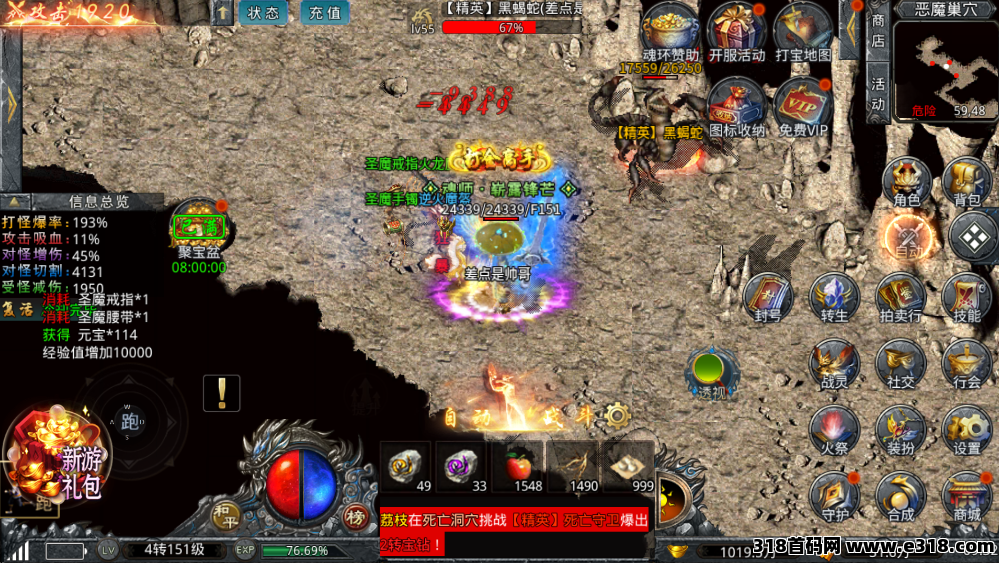This screenshot has height=563, width=999.
Task: Open the 商城 mall
Action: click(967, 496)
